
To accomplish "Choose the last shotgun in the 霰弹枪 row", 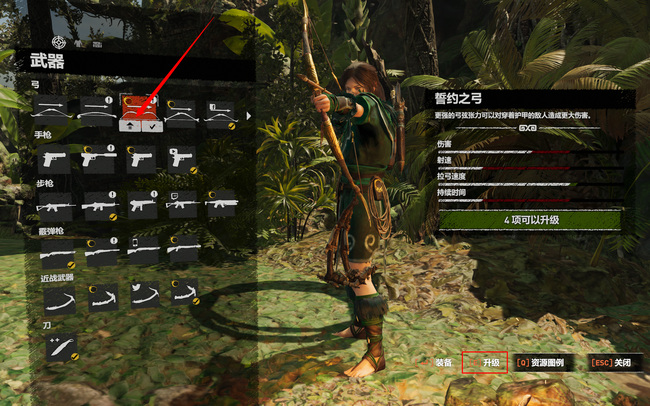I will click(x=181, y=250).
